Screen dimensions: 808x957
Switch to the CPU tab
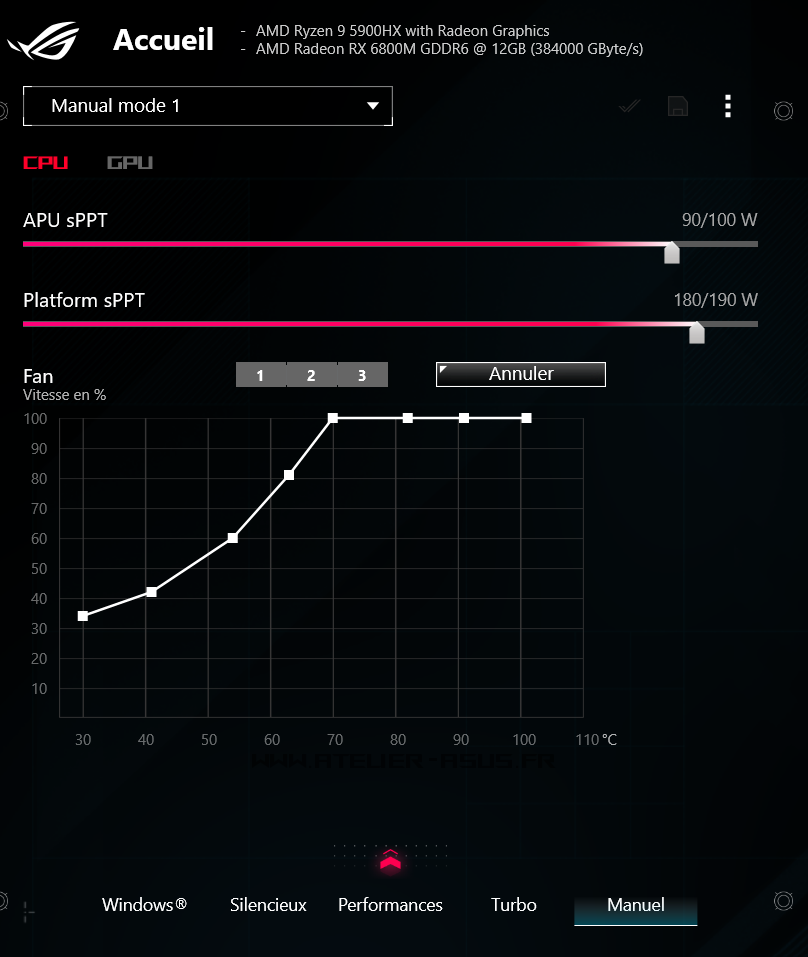coord(46,163)
